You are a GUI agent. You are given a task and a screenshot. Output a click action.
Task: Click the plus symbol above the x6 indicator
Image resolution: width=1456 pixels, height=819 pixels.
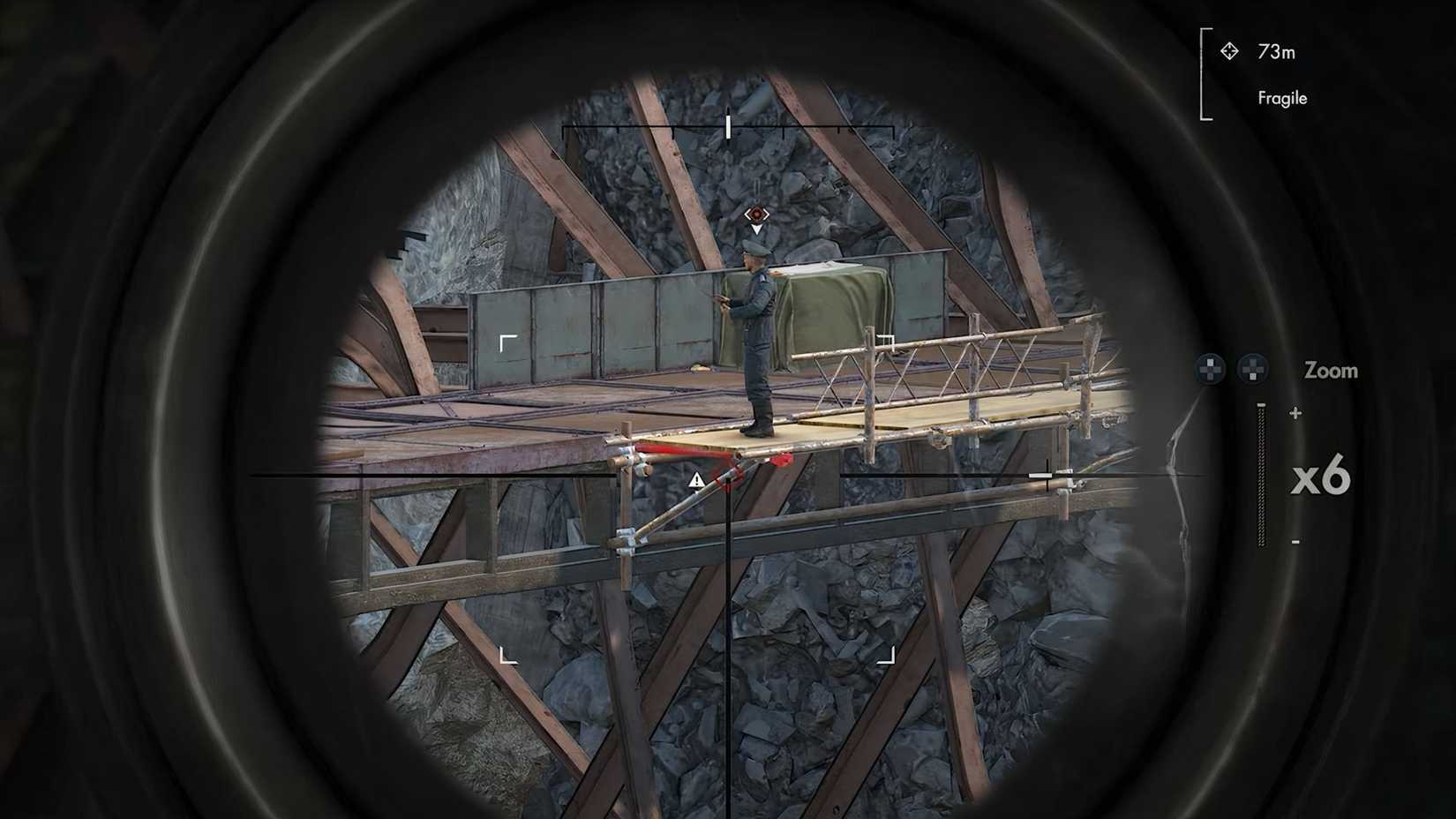pyautogui.click(x=1295, y=411)
